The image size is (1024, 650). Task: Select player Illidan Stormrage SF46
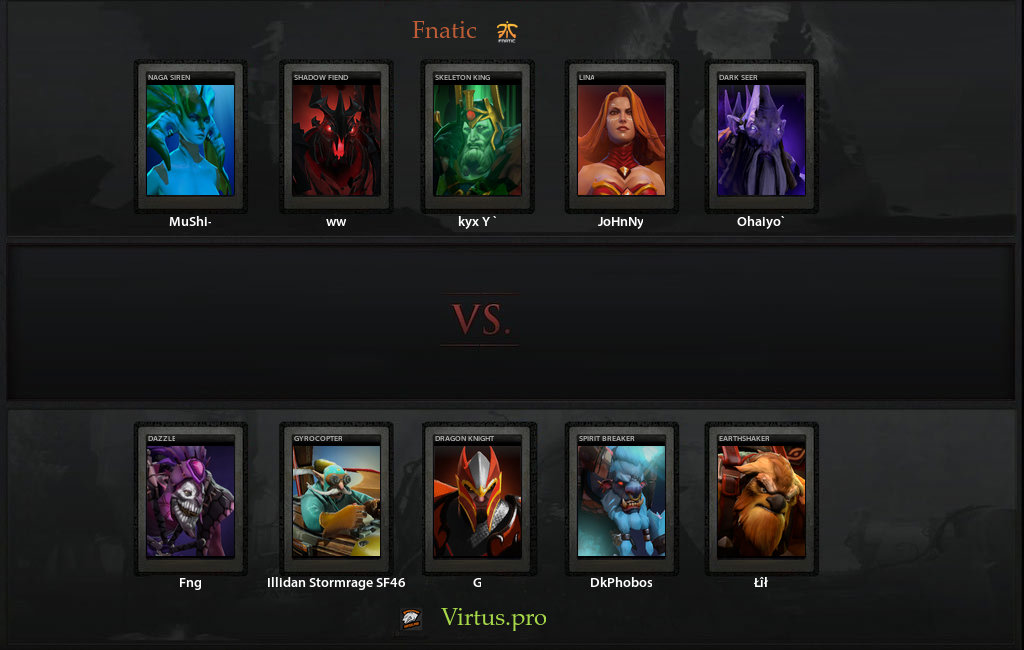click(x=336, y=583)
